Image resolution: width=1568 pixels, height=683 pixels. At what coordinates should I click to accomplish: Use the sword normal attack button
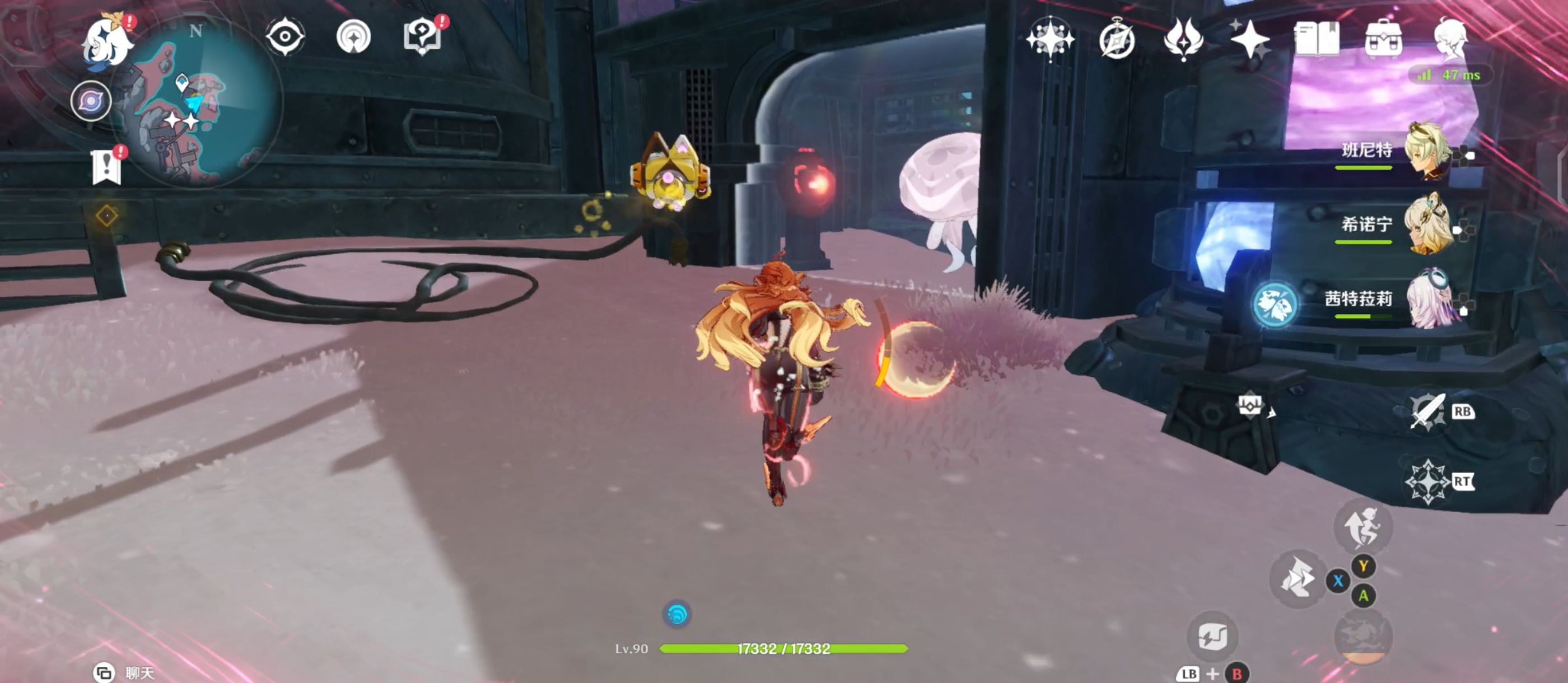pos(1426,412)
